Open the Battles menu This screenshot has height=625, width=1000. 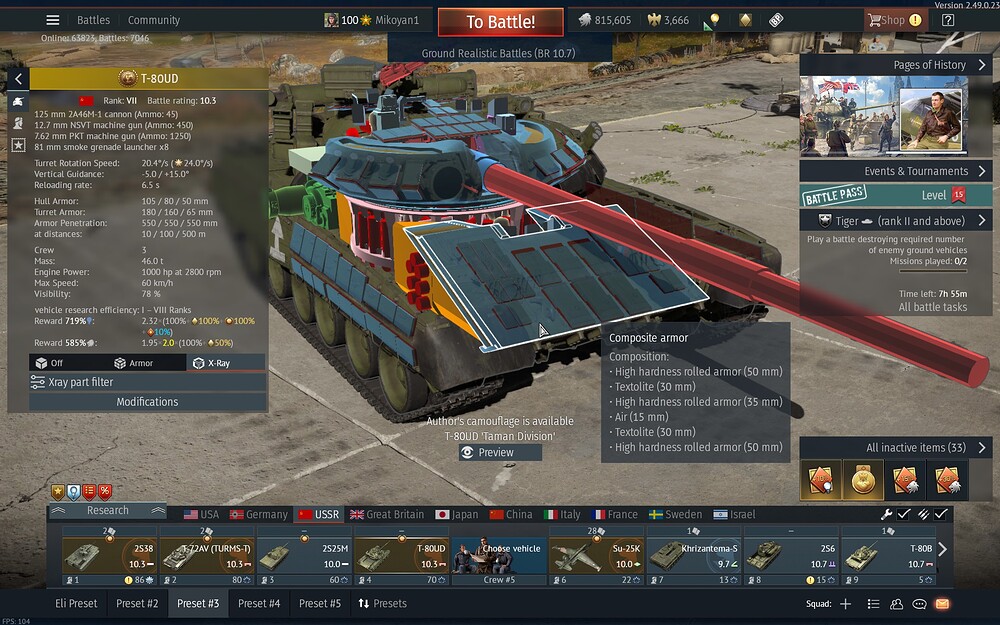point(94,20)
